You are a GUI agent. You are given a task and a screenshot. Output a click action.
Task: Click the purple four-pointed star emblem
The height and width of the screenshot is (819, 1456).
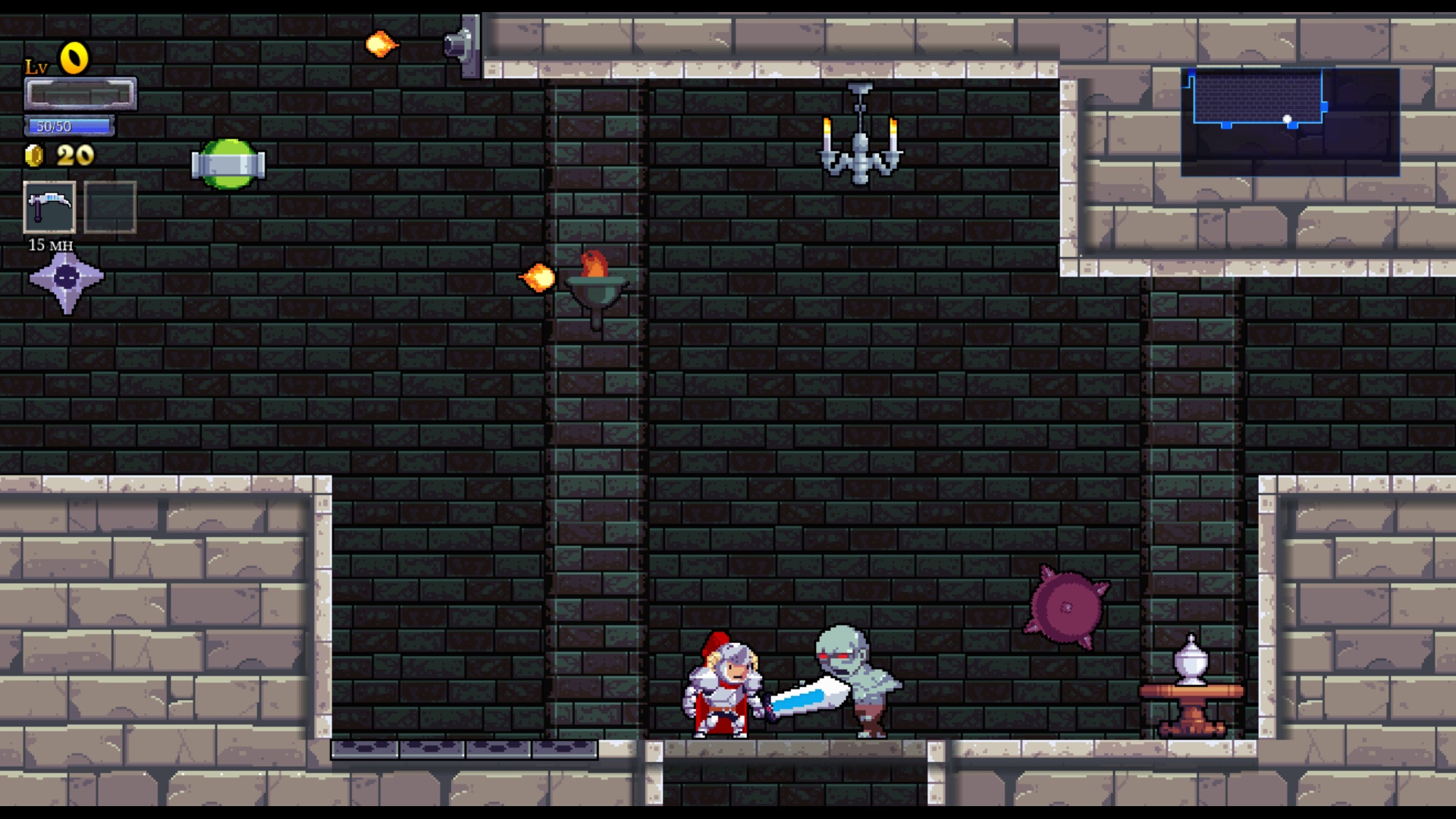(x=67, y=279)
